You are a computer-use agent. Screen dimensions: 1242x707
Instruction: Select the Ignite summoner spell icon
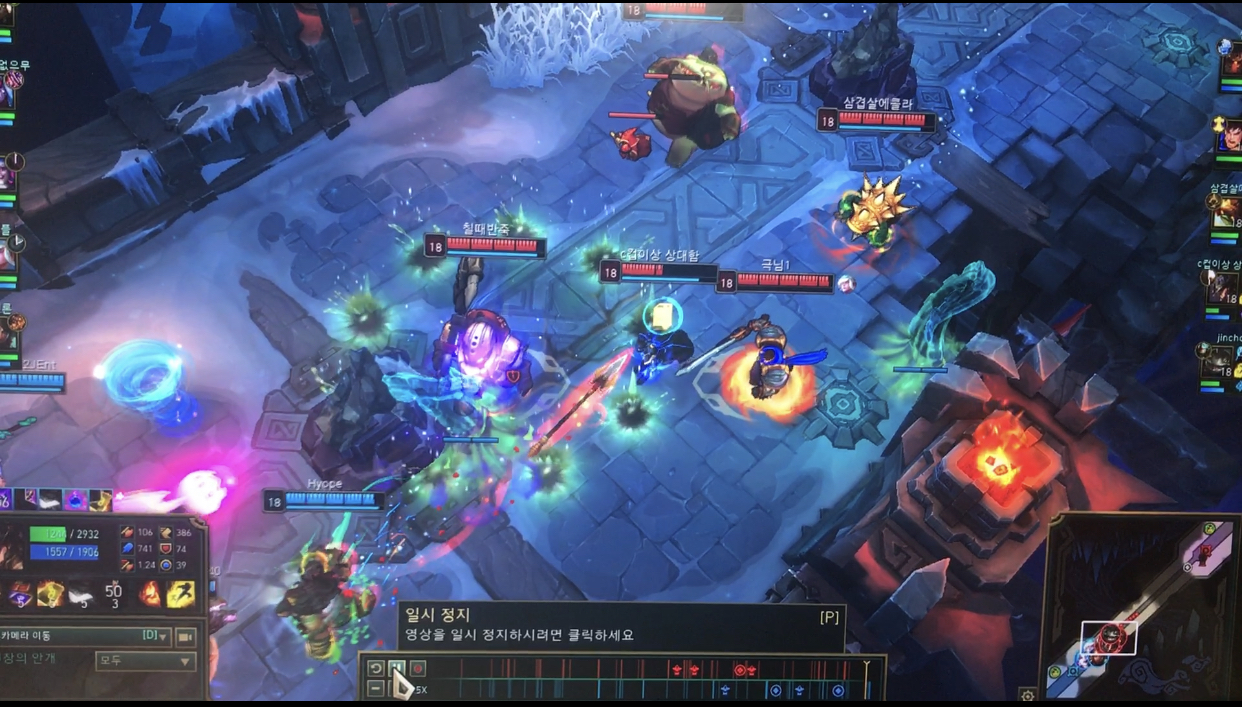[x=150, y=595]
